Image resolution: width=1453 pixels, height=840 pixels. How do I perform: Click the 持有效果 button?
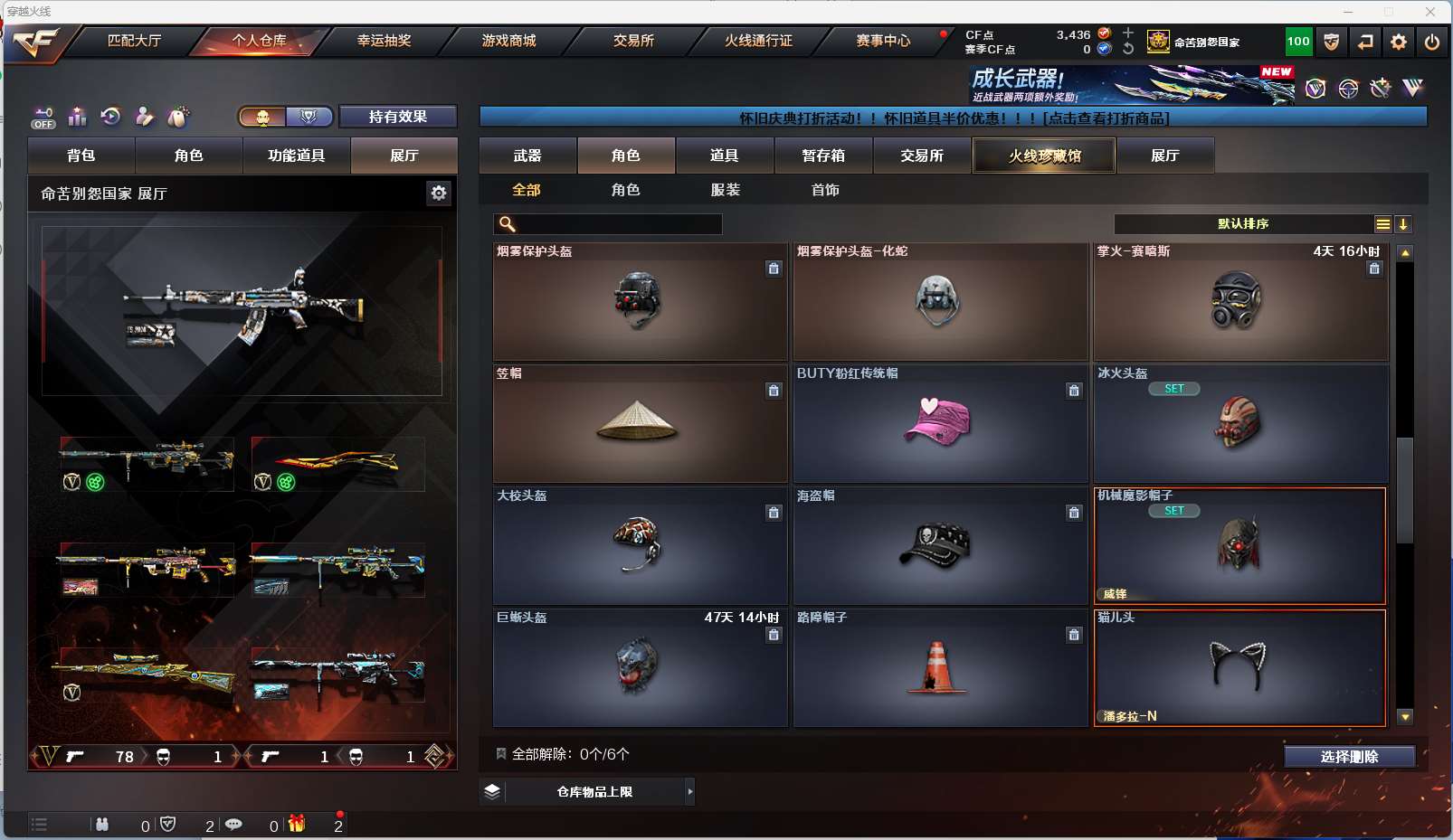(x=398, y=117)
